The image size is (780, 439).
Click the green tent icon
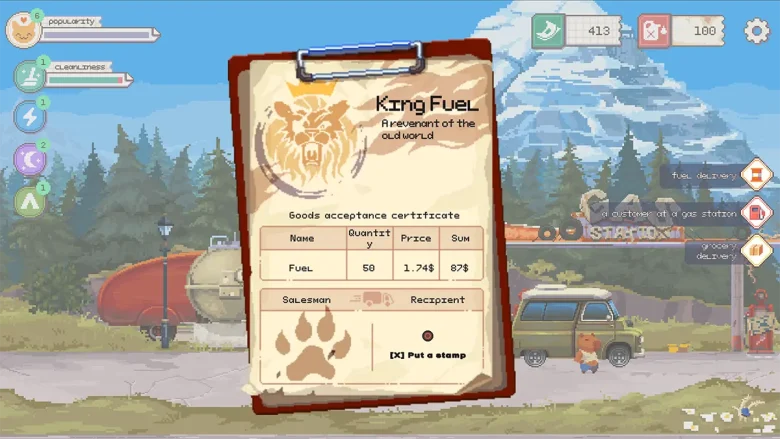29,201
